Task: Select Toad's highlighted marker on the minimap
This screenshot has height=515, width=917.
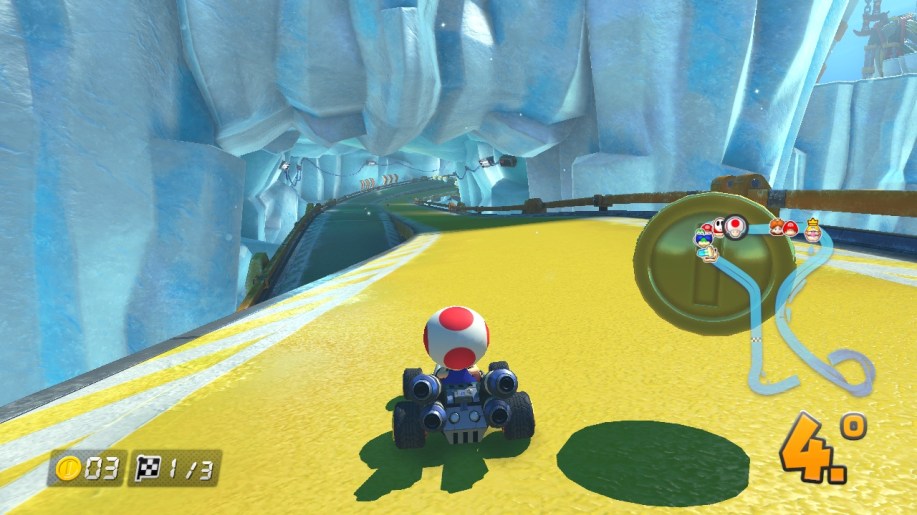Action: [735, 227]
